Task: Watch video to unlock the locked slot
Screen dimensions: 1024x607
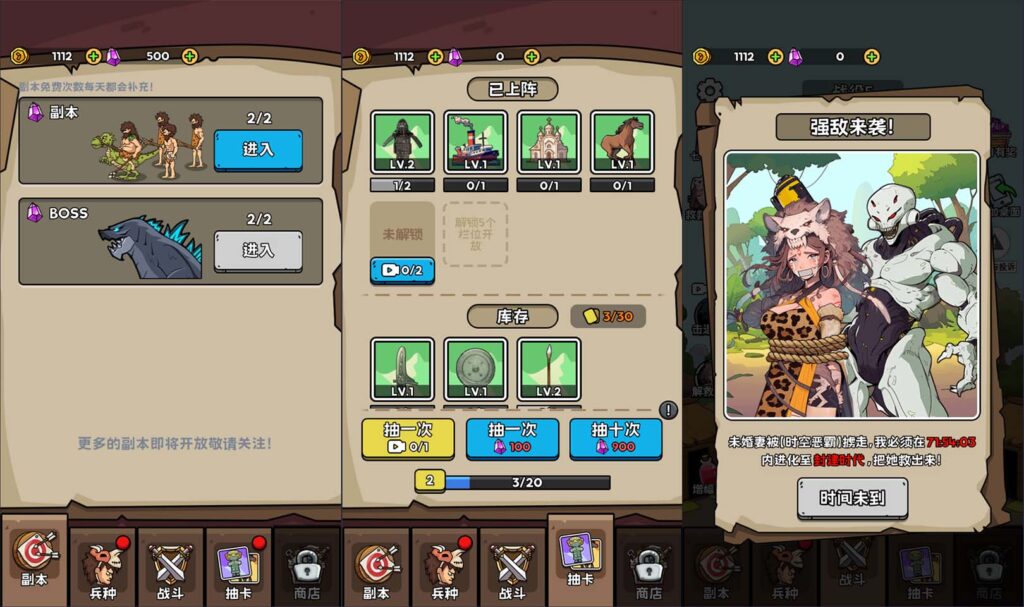Action: coord(402,270)
